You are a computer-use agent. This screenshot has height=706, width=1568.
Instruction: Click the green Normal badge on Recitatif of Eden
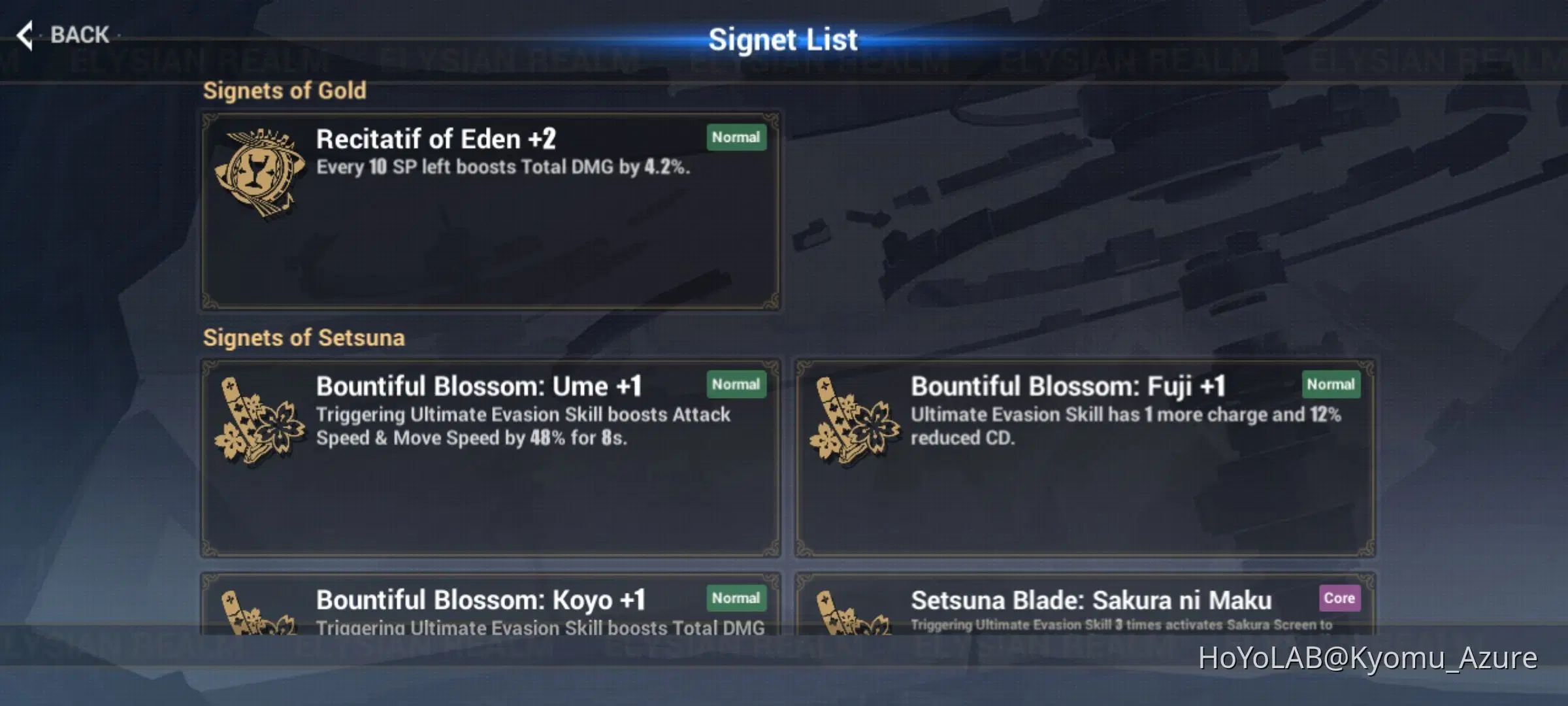(736, 137)
